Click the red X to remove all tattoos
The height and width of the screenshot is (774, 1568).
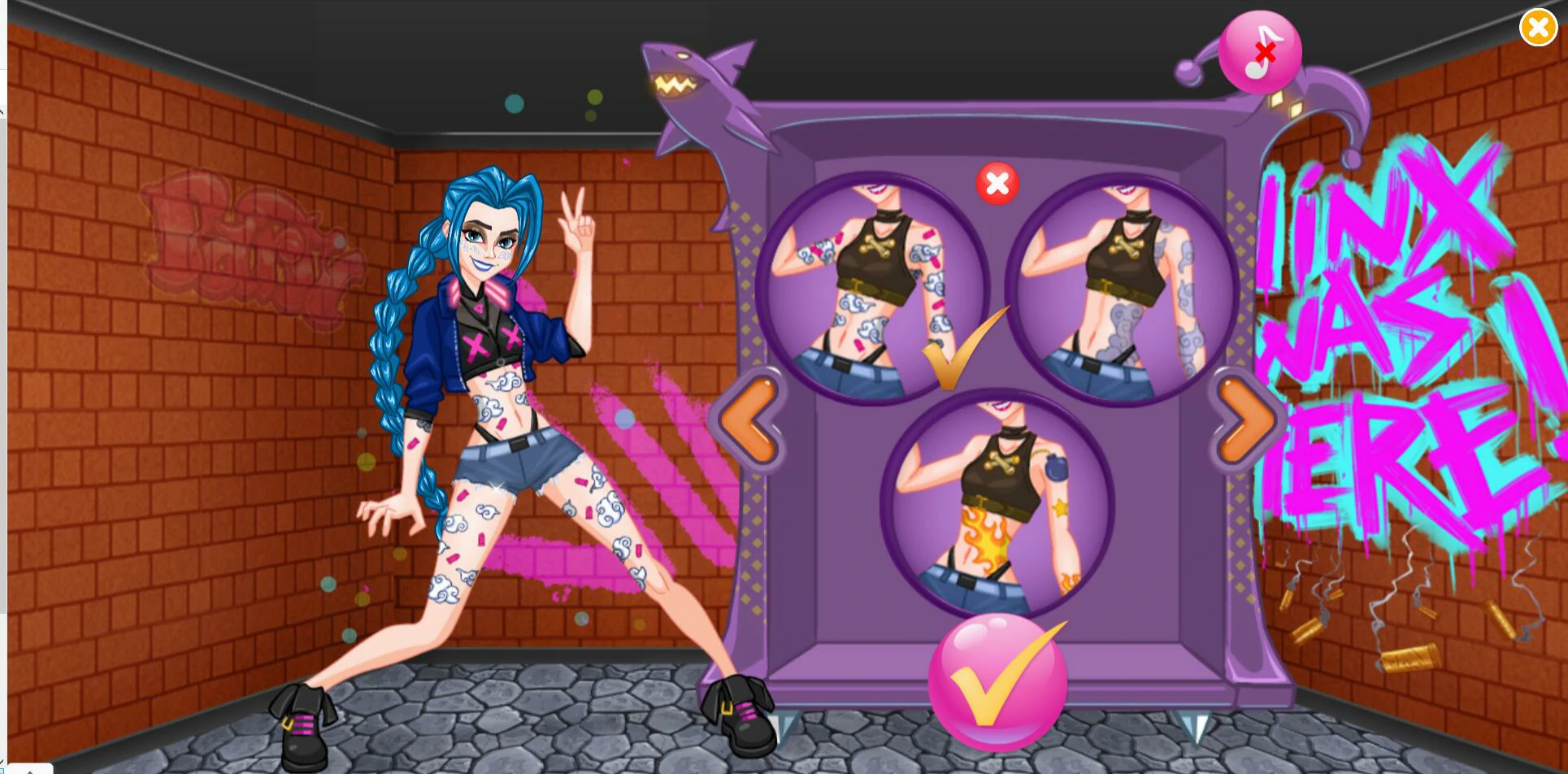pos(997,184)
